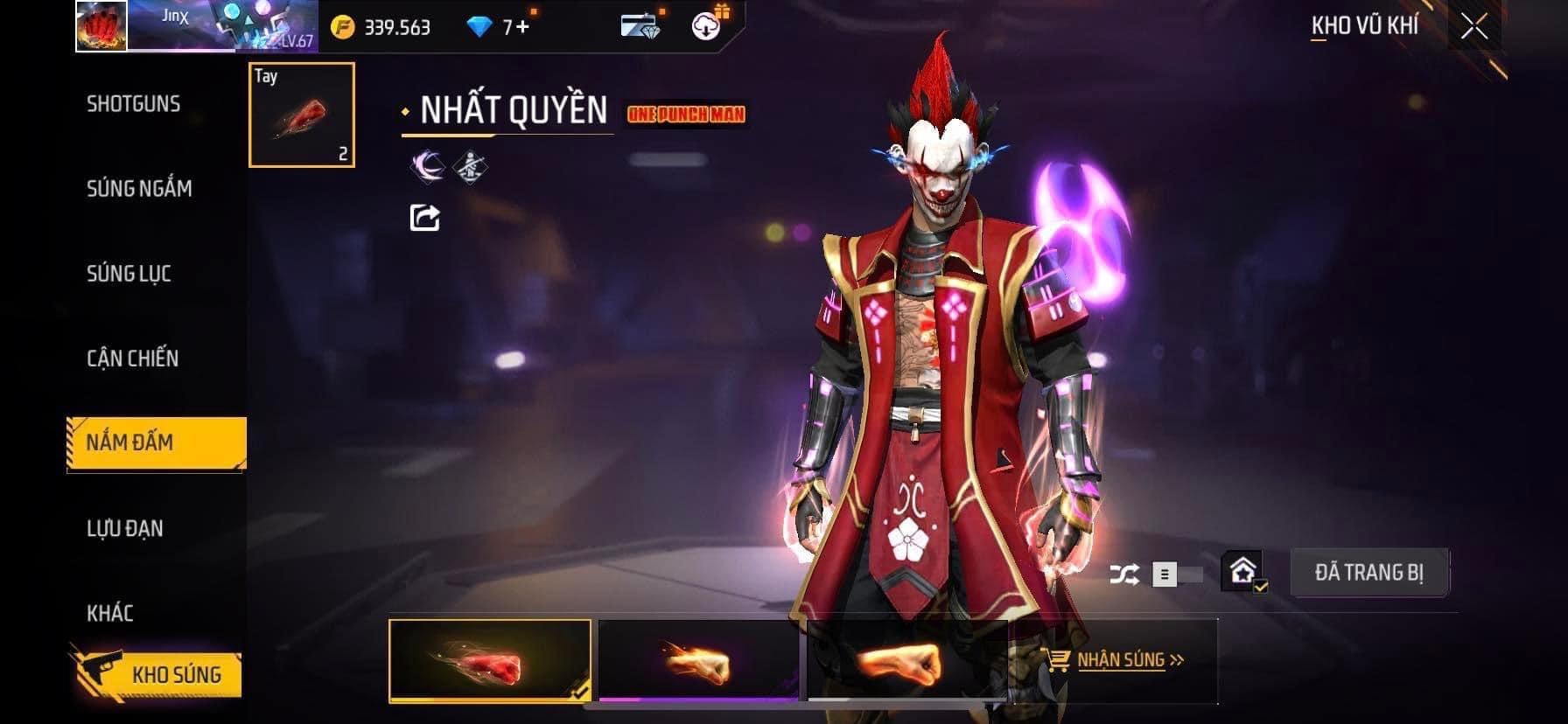Image resolution: width=1568 pixels, height=724 pixels.
Task: Open the download icon with gift
Action: coord(707,26)
